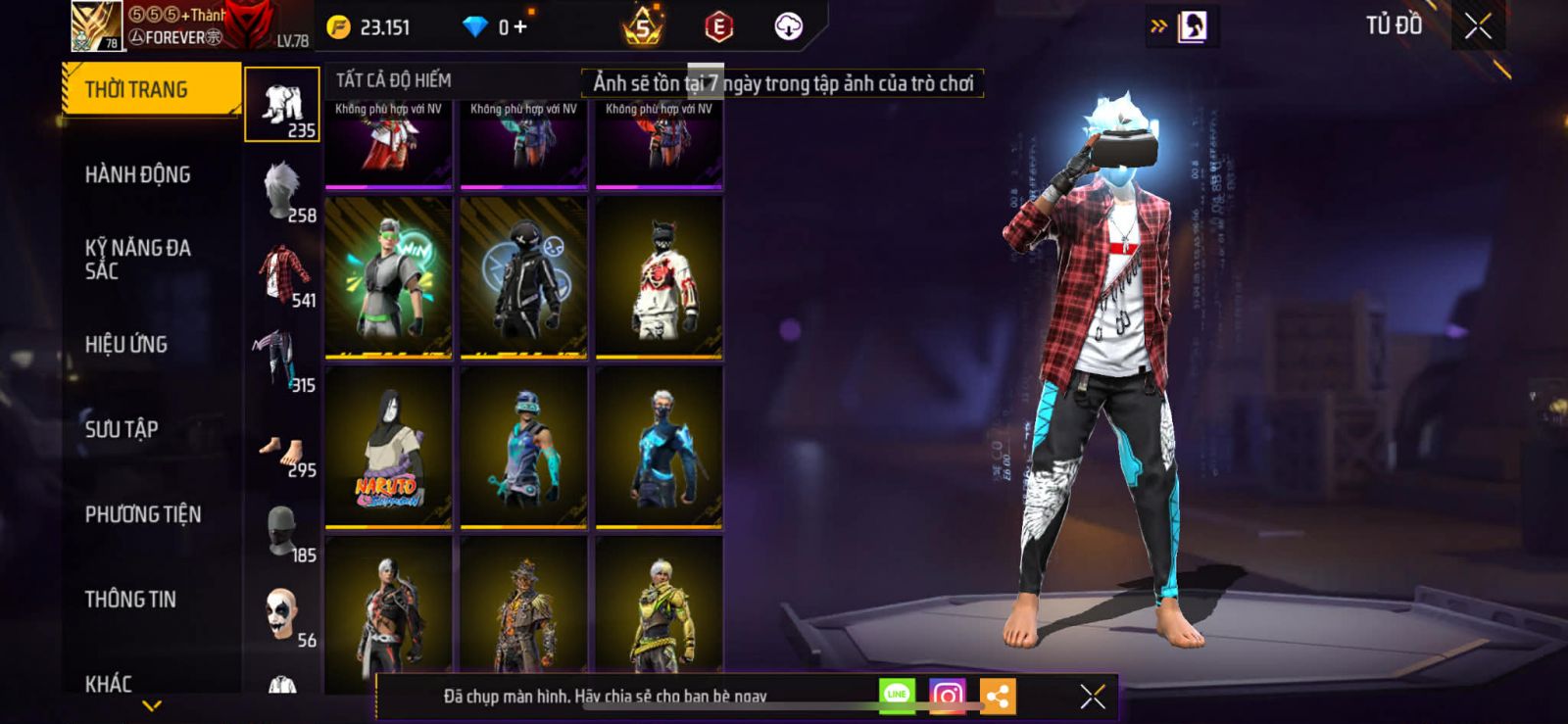Share screenshot to Instagram
This screenshot has width=1568, height=724.
tap(947, 696)
